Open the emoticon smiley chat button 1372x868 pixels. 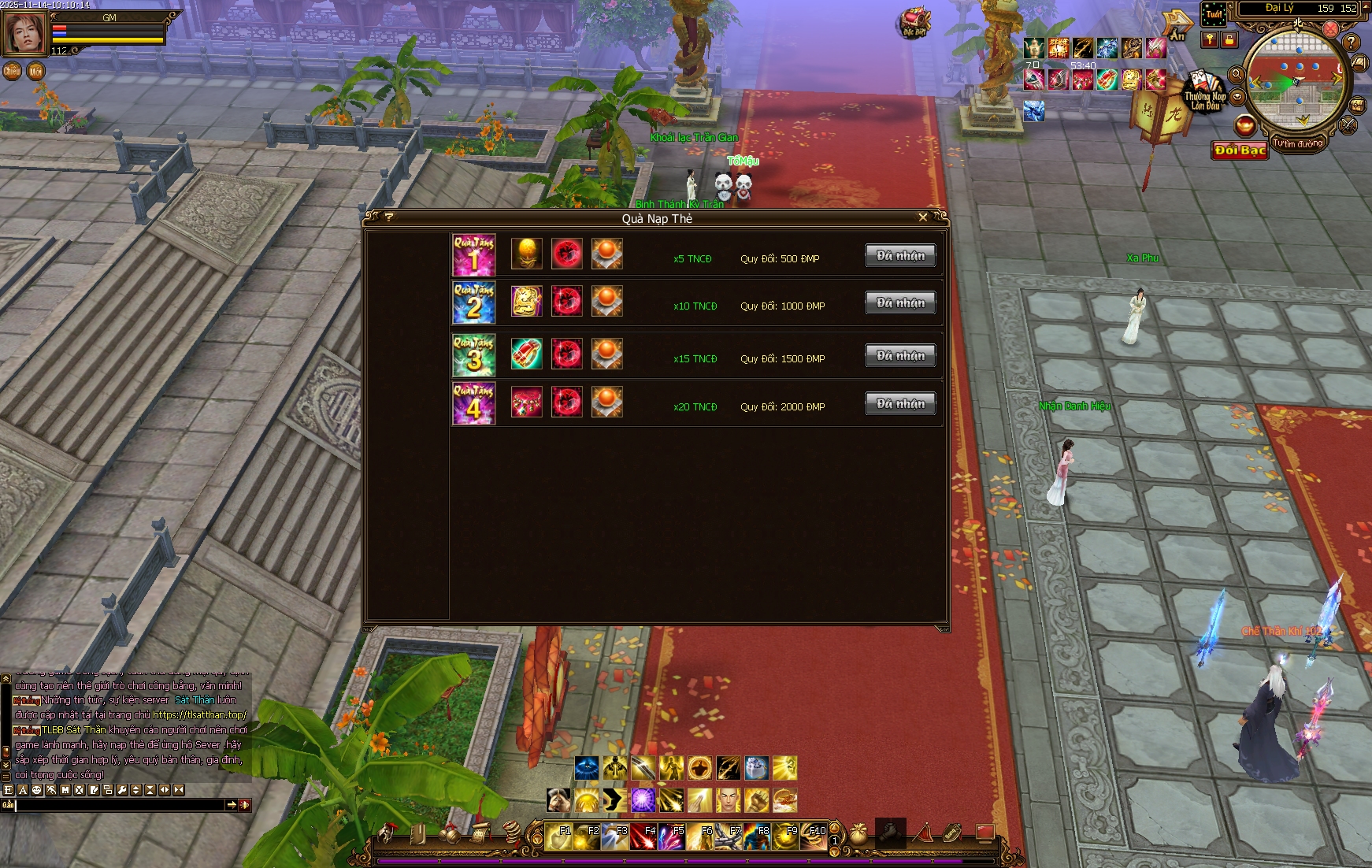pyautogui.click(x=37, y=790)
